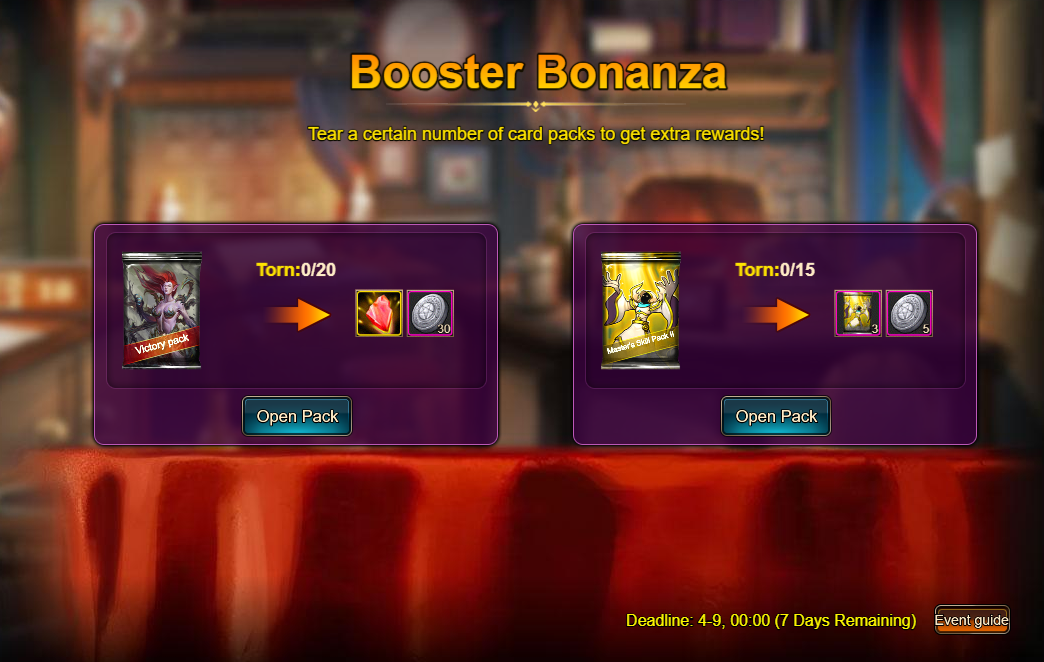Open the Master's Skill Pack II
The width and height of the screenshot is (1044, 662).
776,416
